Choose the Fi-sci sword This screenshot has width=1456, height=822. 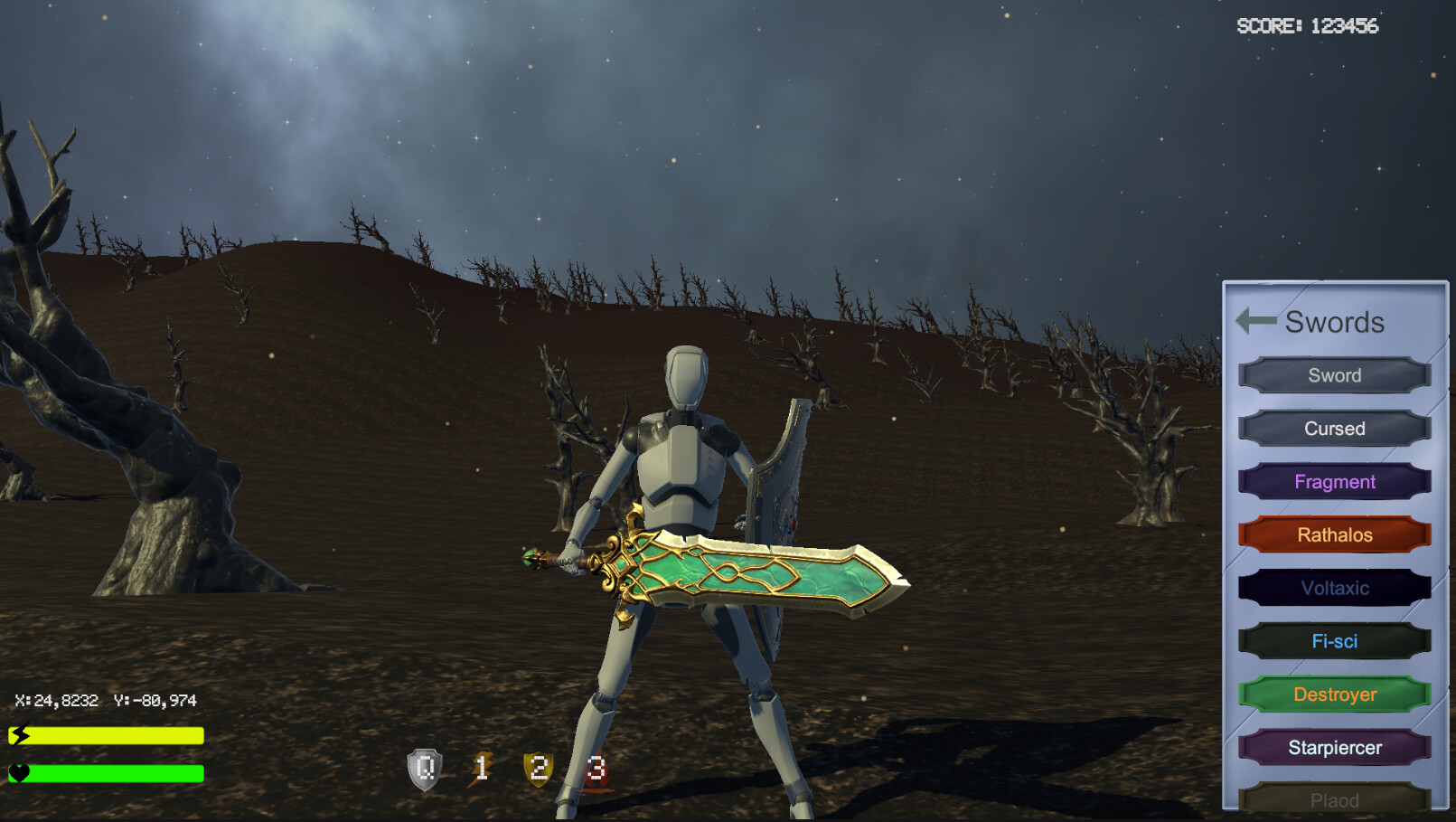point(1334,641)
